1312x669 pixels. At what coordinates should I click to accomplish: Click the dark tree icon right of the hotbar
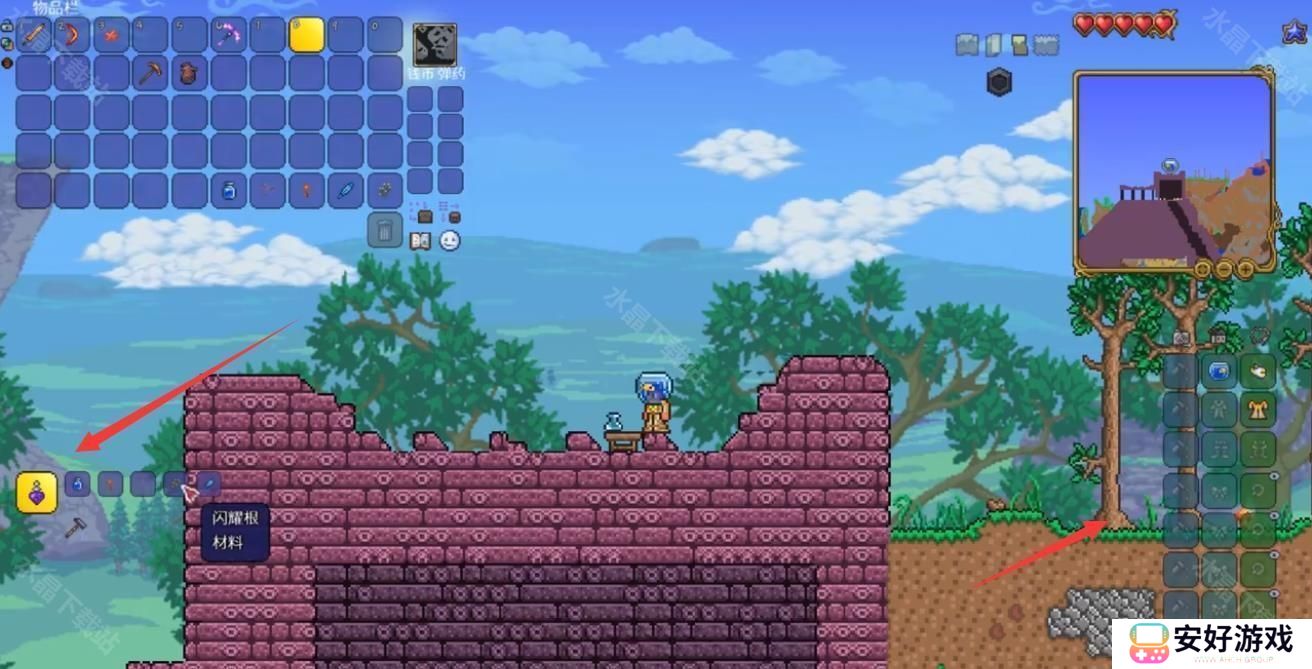435,44
